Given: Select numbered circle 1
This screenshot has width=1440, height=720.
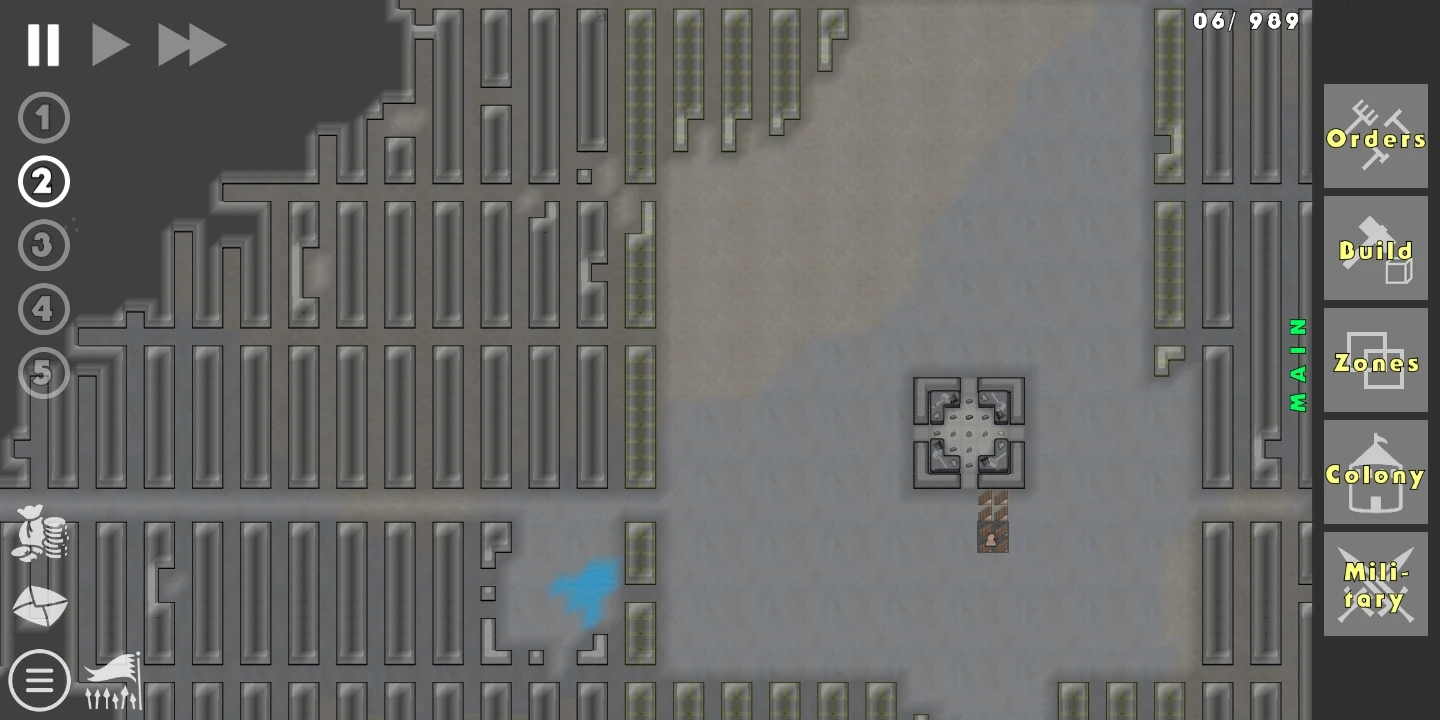Looking at the screenshot, I should pyautogui.click(x=43, y=118).
